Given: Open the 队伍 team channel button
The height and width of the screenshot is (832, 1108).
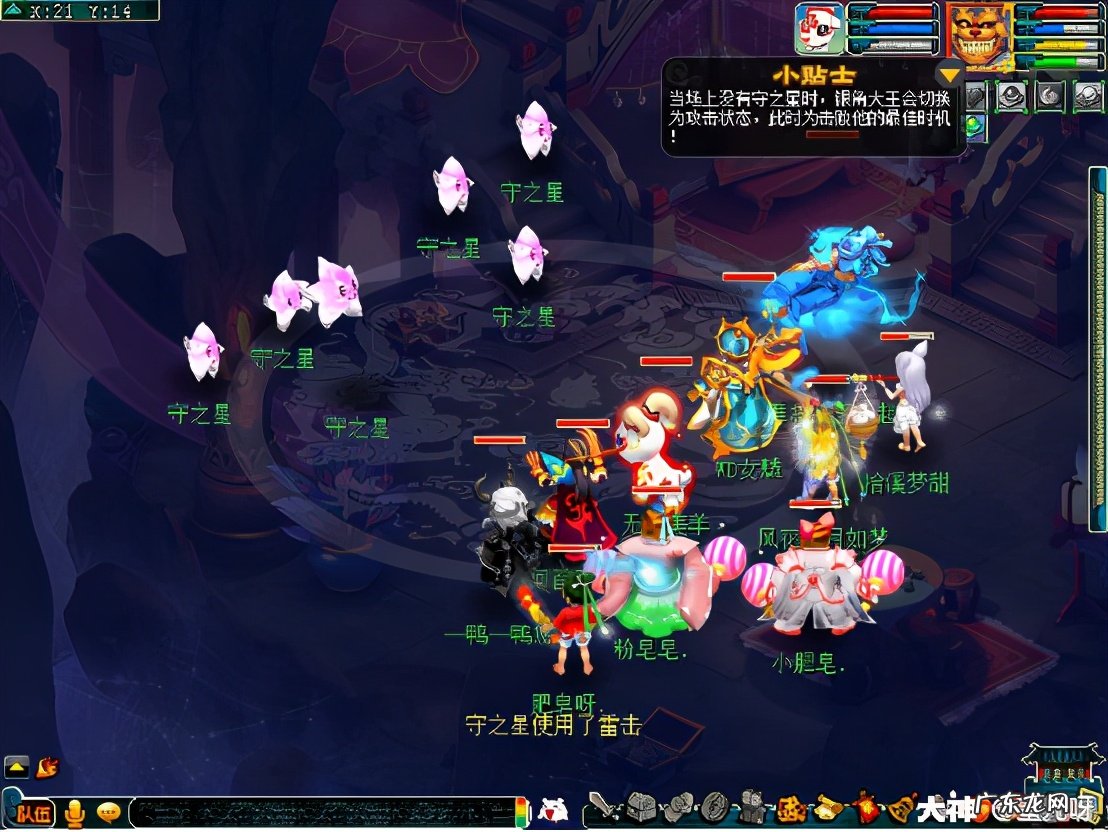Looking at the screenshot, I should tap(33, 813).
